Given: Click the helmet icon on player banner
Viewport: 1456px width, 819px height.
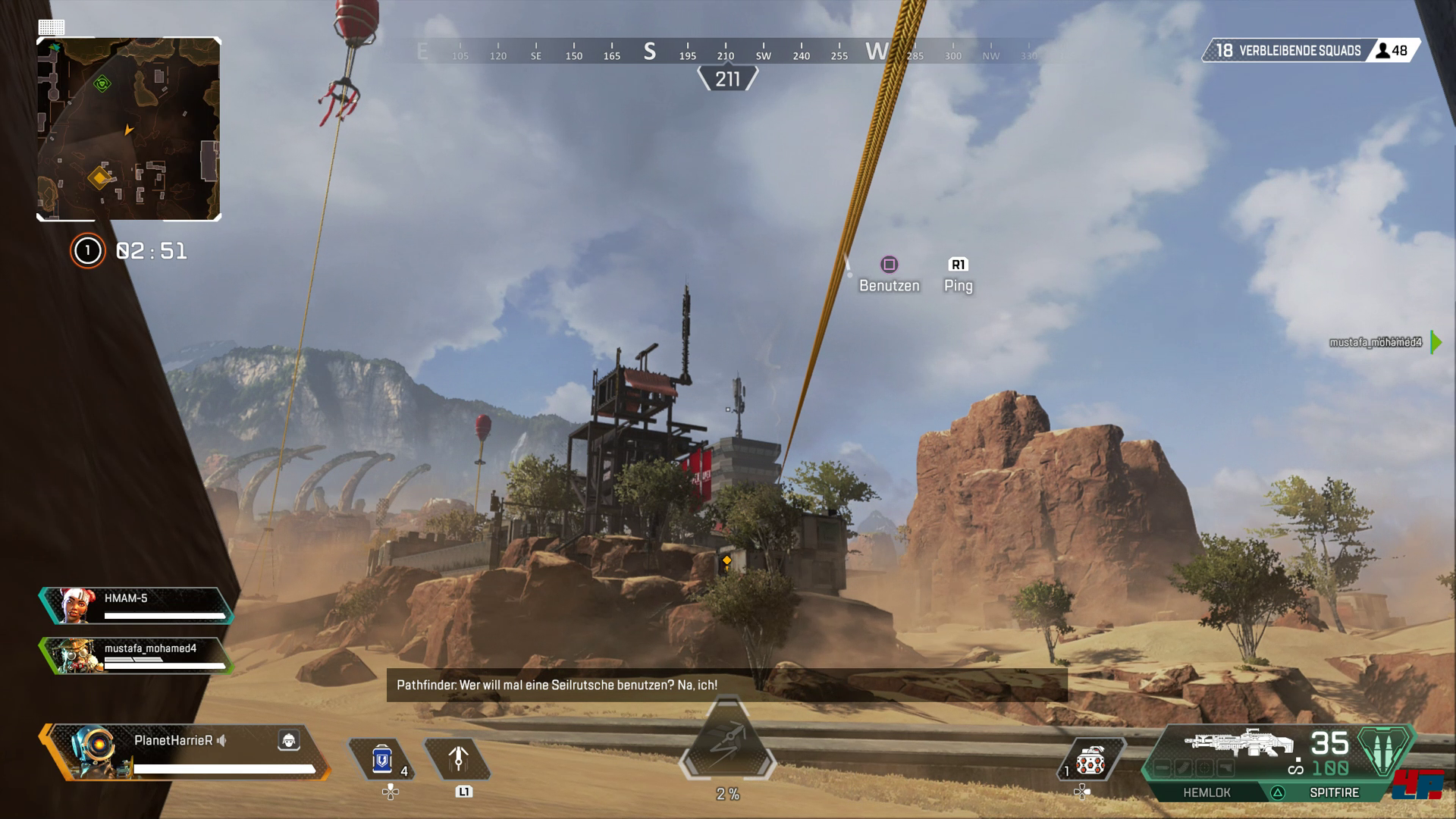Looking at the screenshot, I should (289, 740).
